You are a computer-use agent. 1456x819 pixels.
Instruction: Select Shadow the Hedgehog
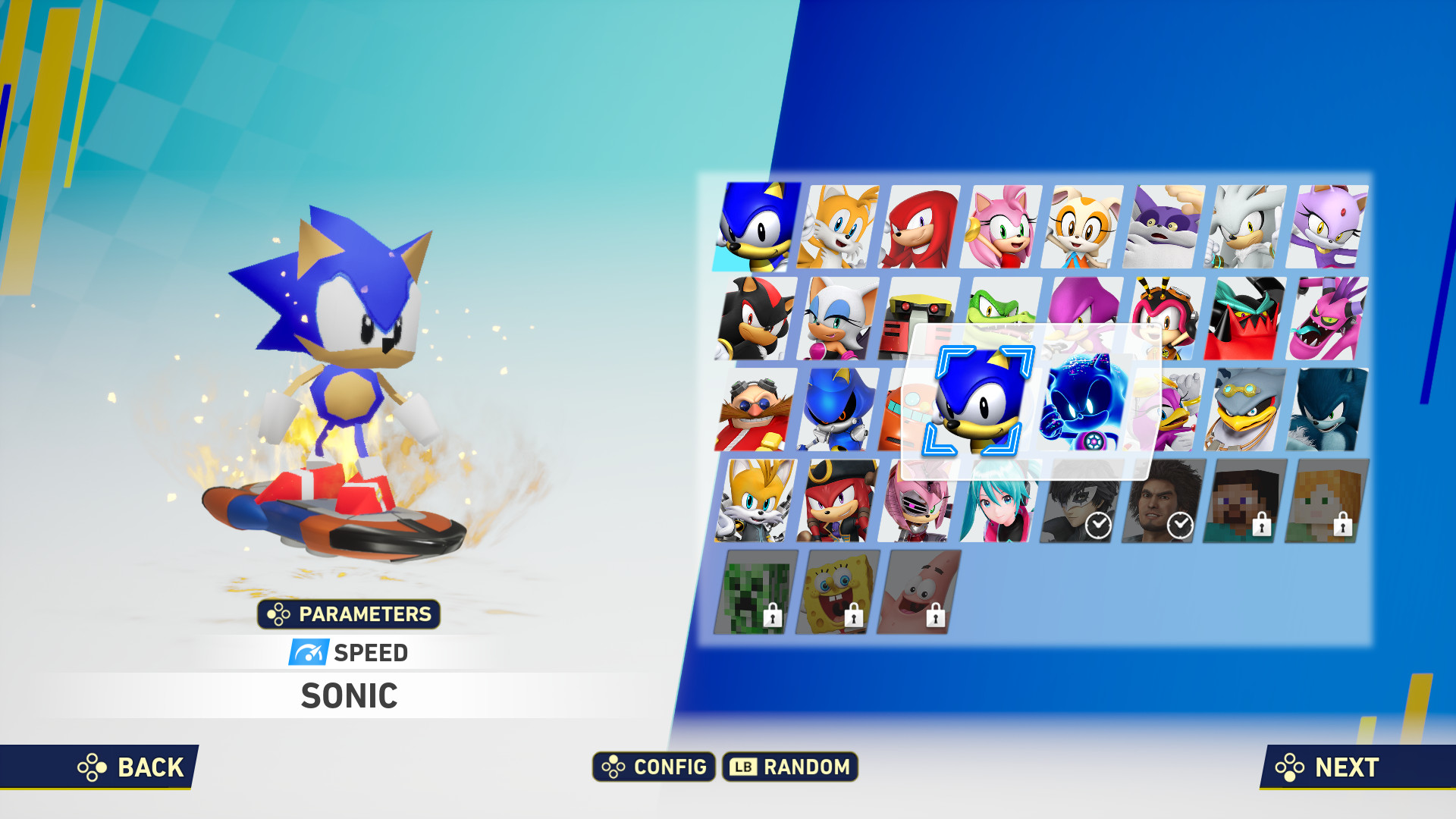click(756, 318)
